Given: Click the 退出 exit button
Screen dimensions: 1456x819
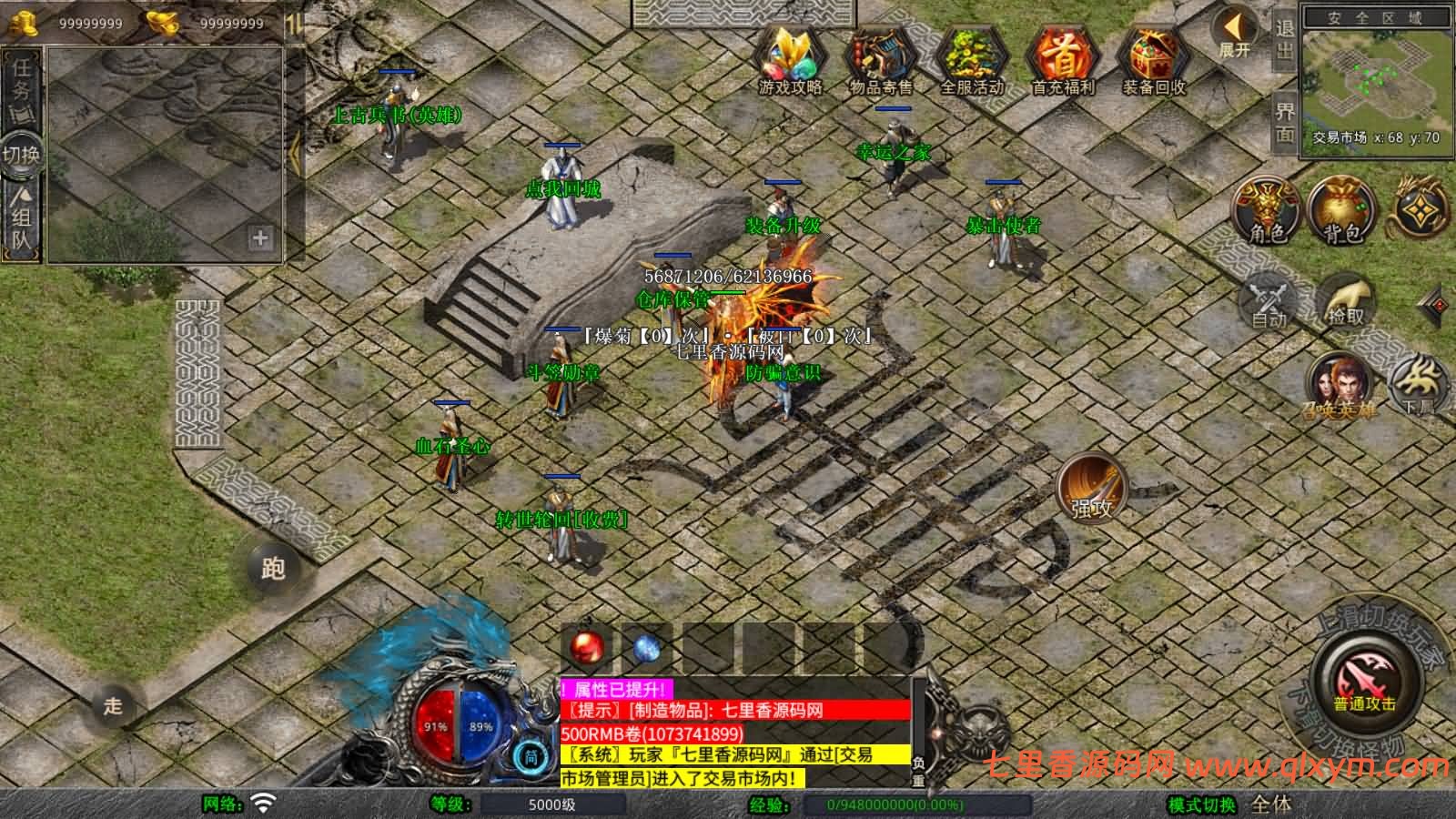Looking at the screenshot, I should [x=1284, y=40].
